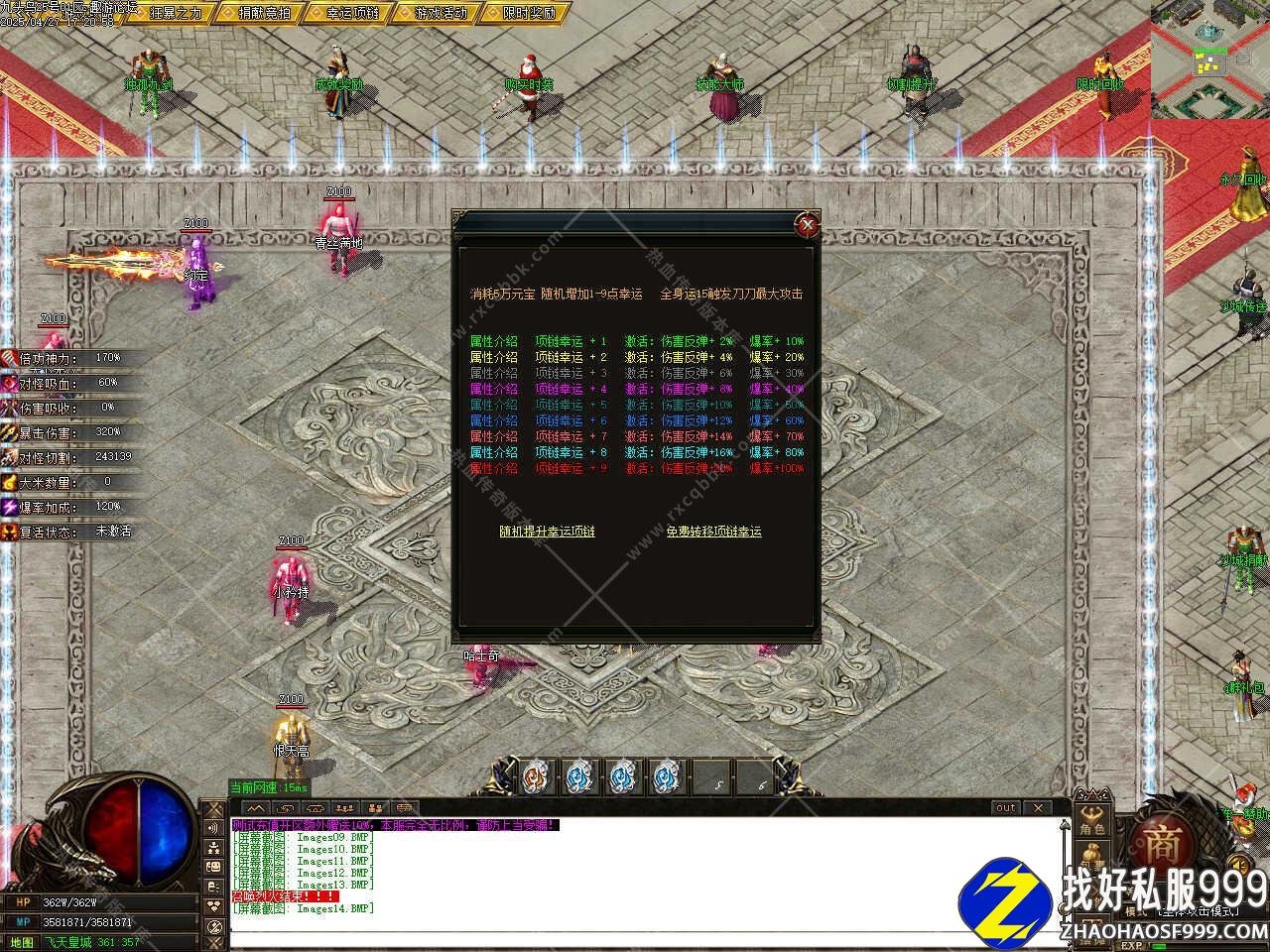Click the three hearts chat icon

pos(213,906)
